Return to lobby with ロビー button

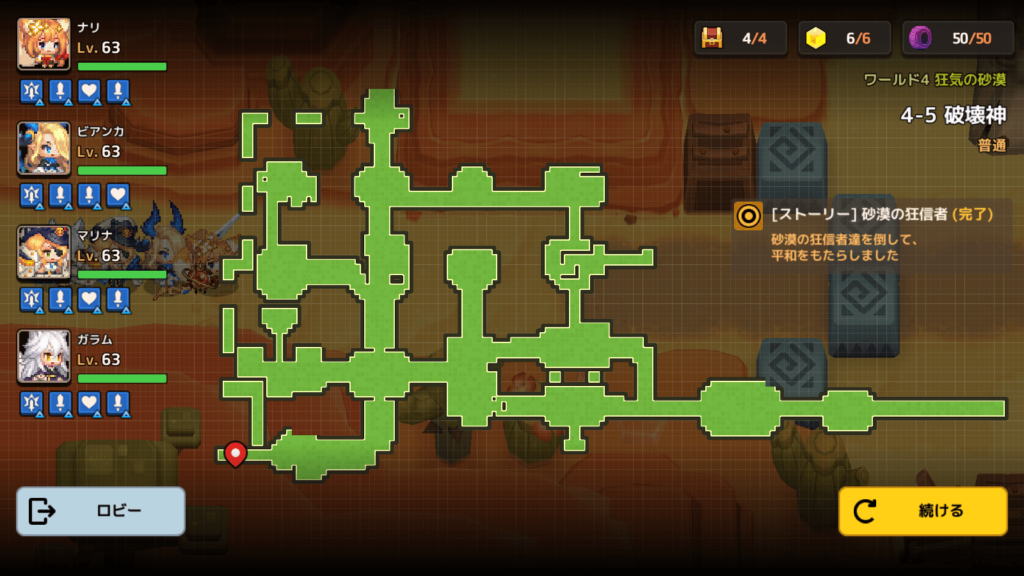[101, 511]
